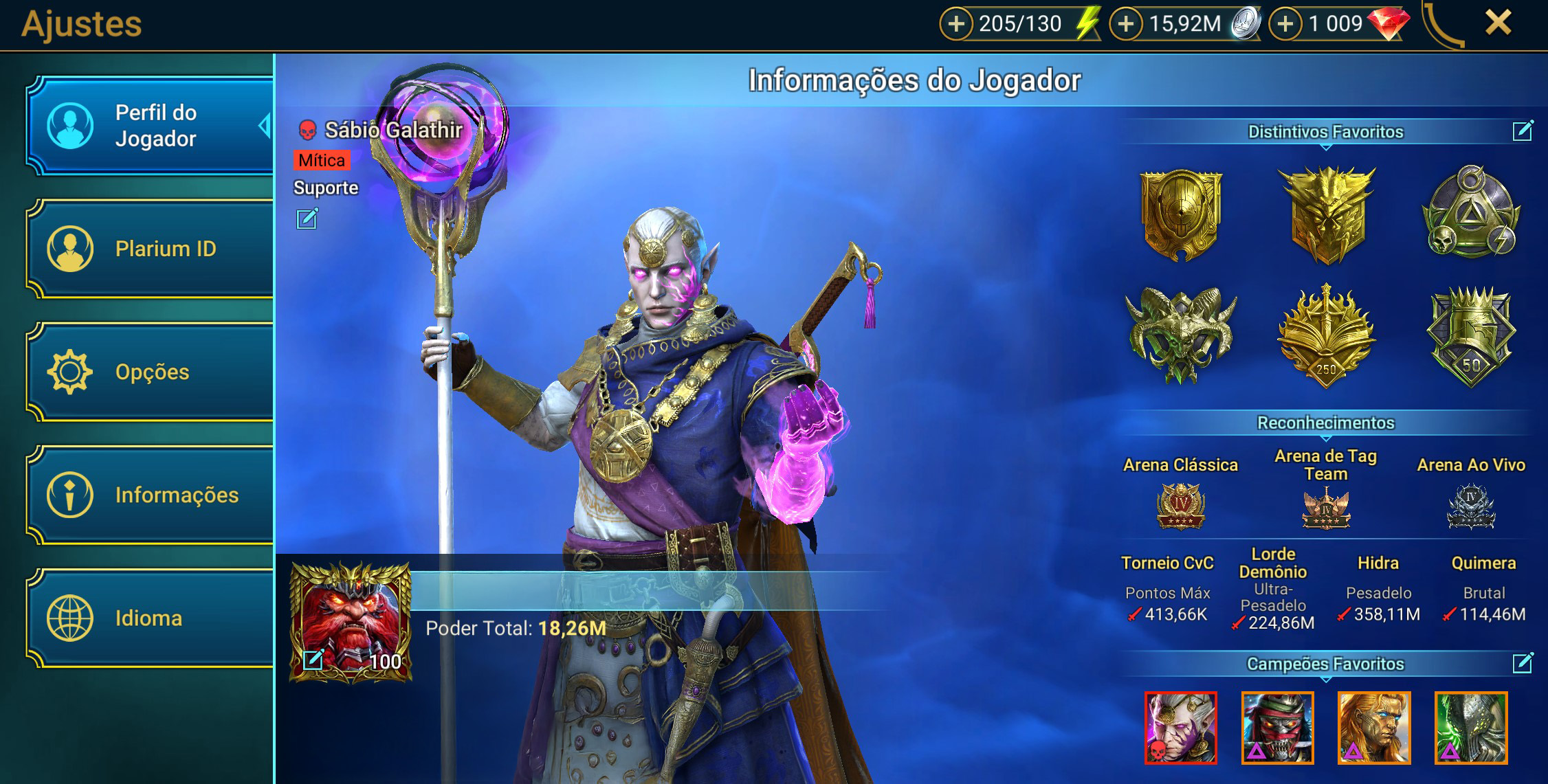The height and width of the screenshot is (784, 1548).
Task: Select the golden badge numbered 250
Action: [x=1326, y=337]
